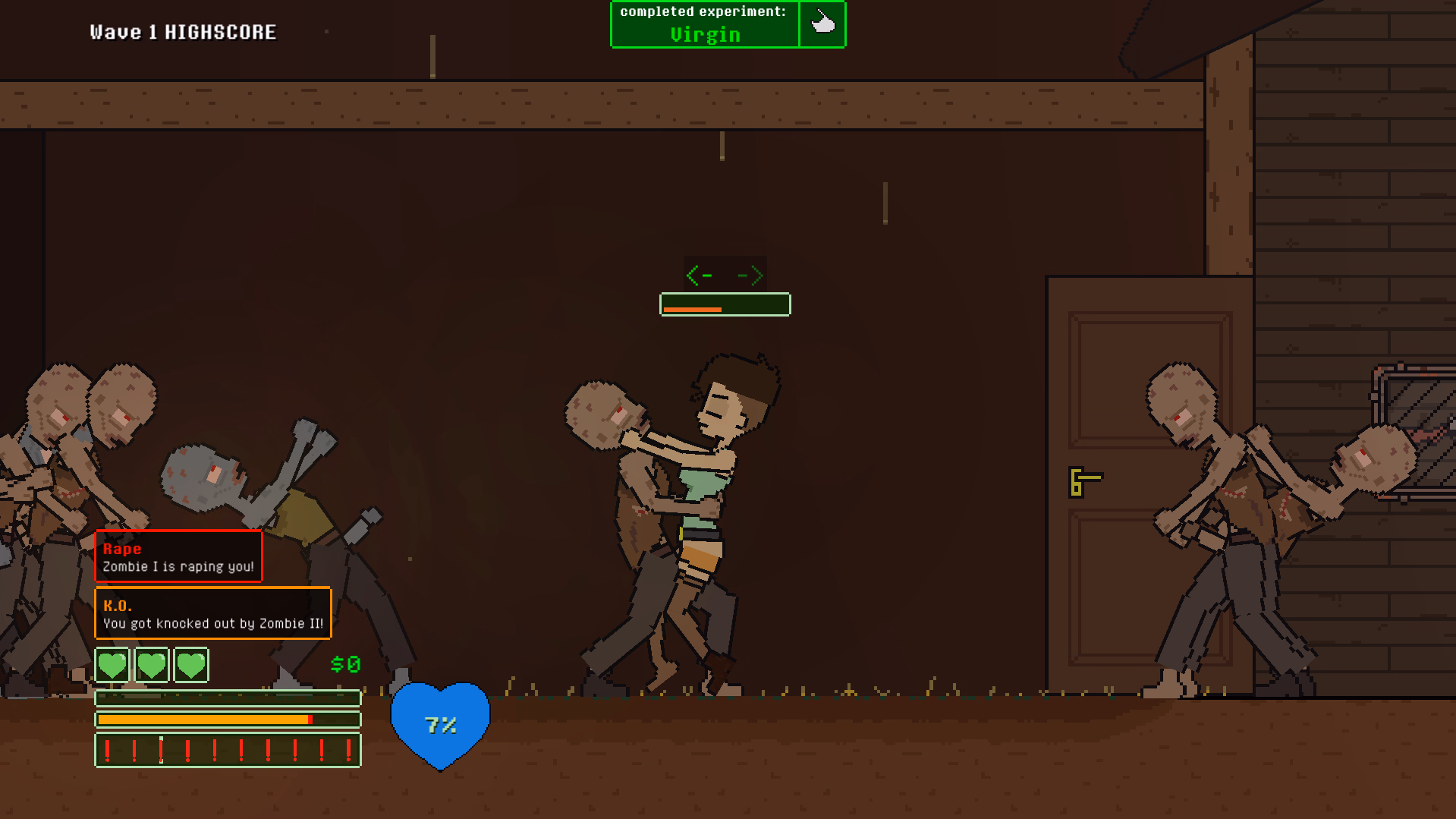Viewport: 1456px width, 819px height.
Task: Toggle the K.O. notification box
Action: click(x=212, y=613)
